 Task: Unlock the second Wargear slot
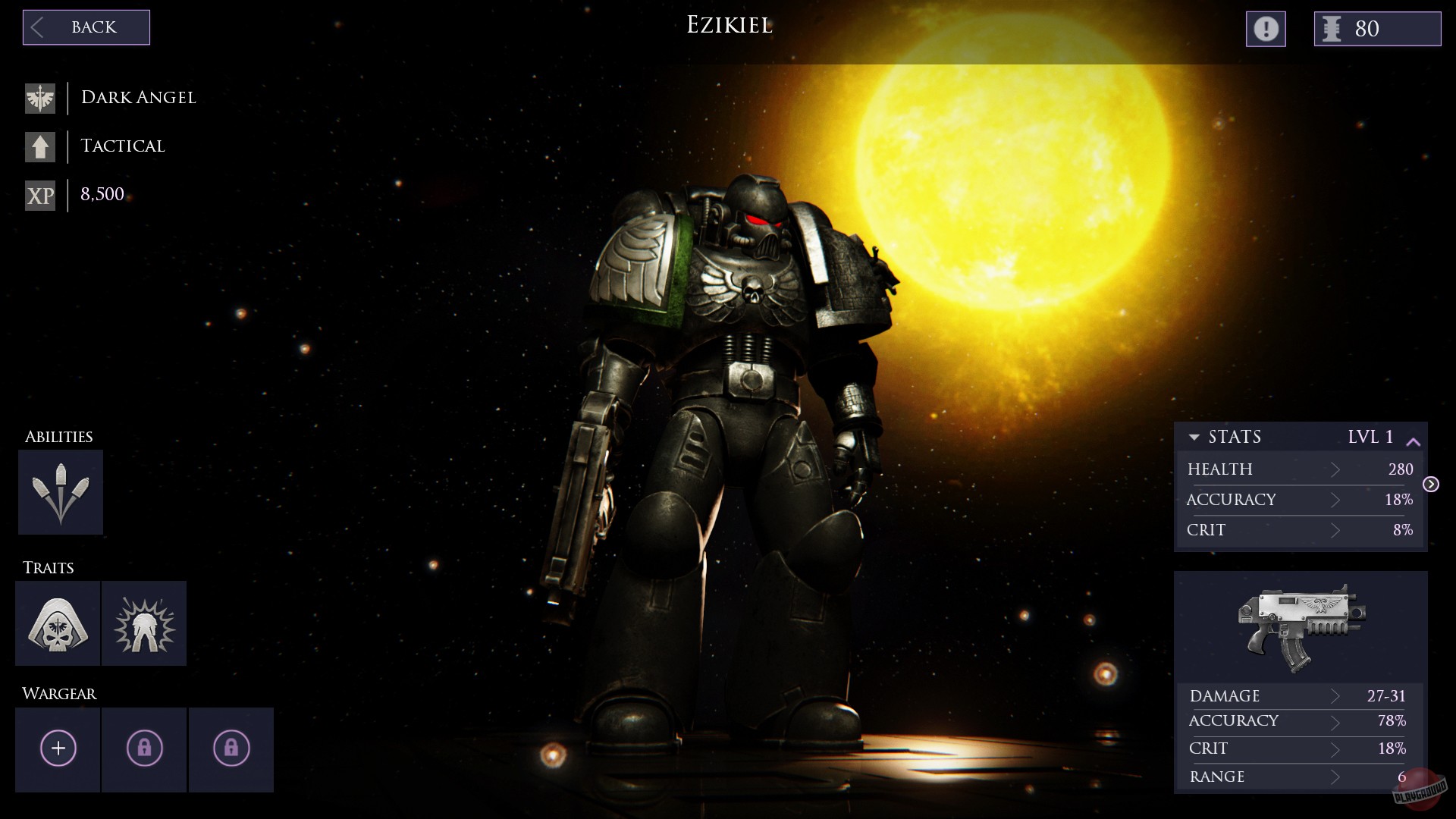[144, 748]
